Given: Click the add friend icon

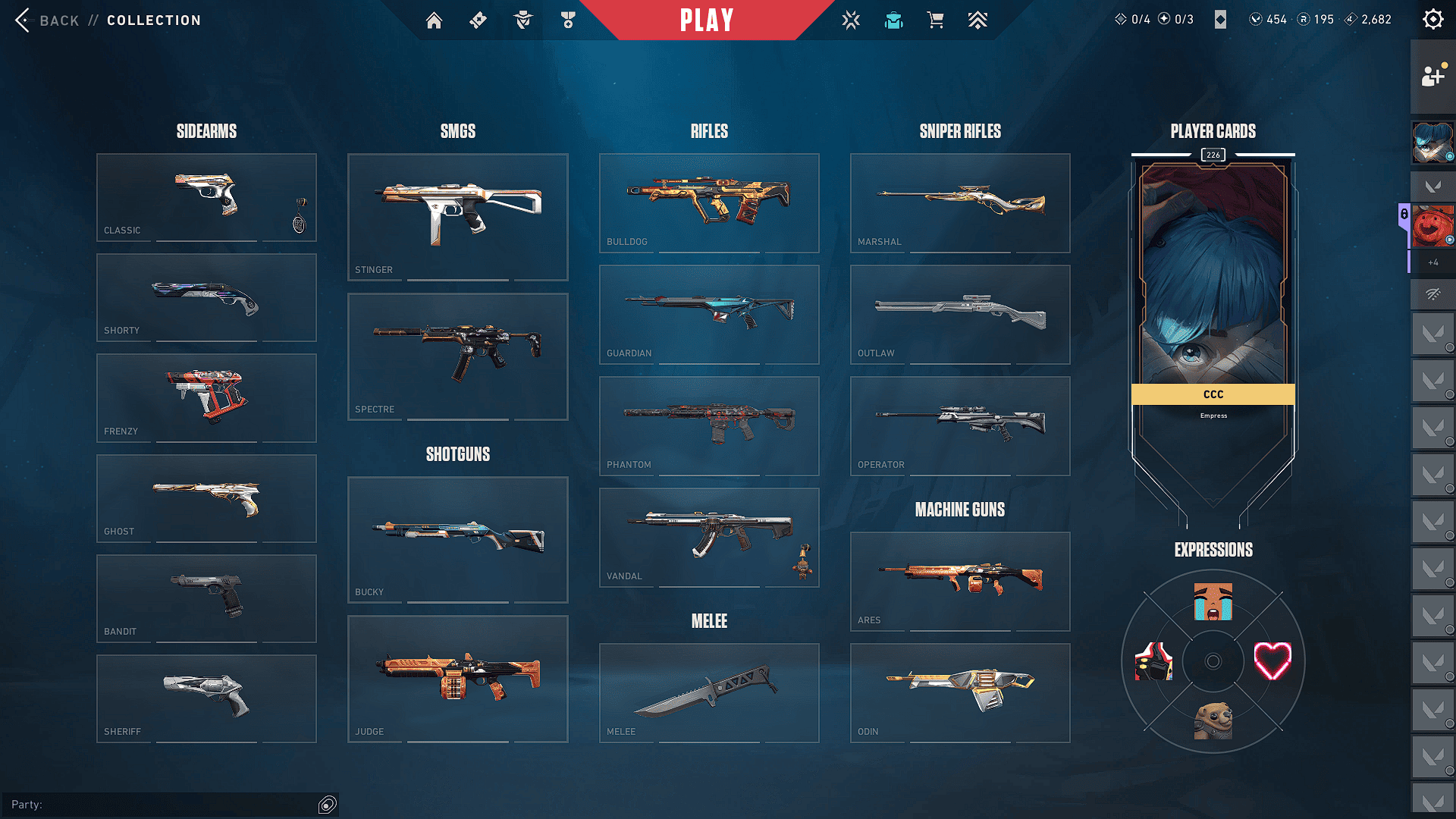Looking at the screenshot, I should (x=1432, y=76).
